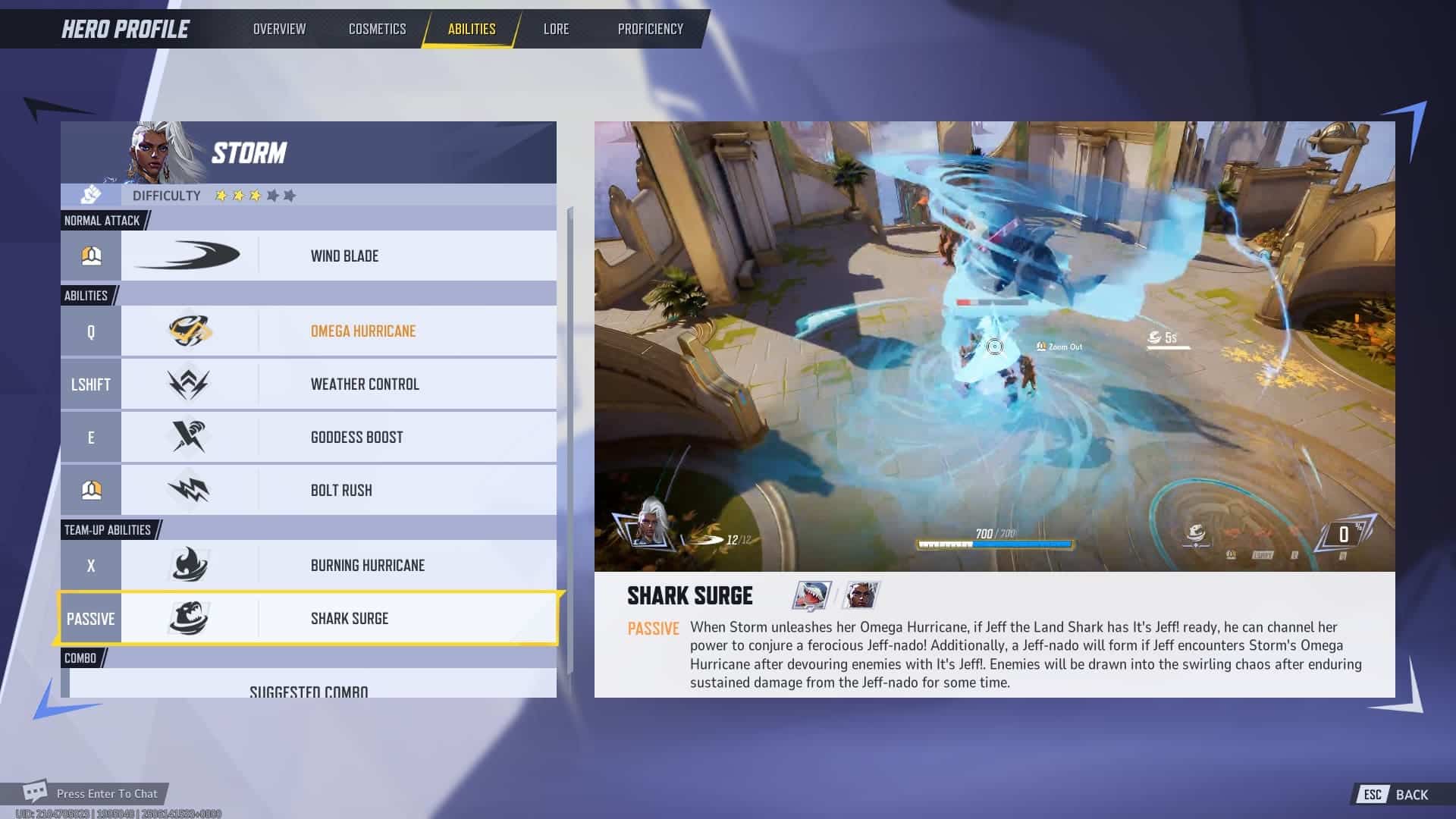Show the Proficiency tab

(650, 29)
